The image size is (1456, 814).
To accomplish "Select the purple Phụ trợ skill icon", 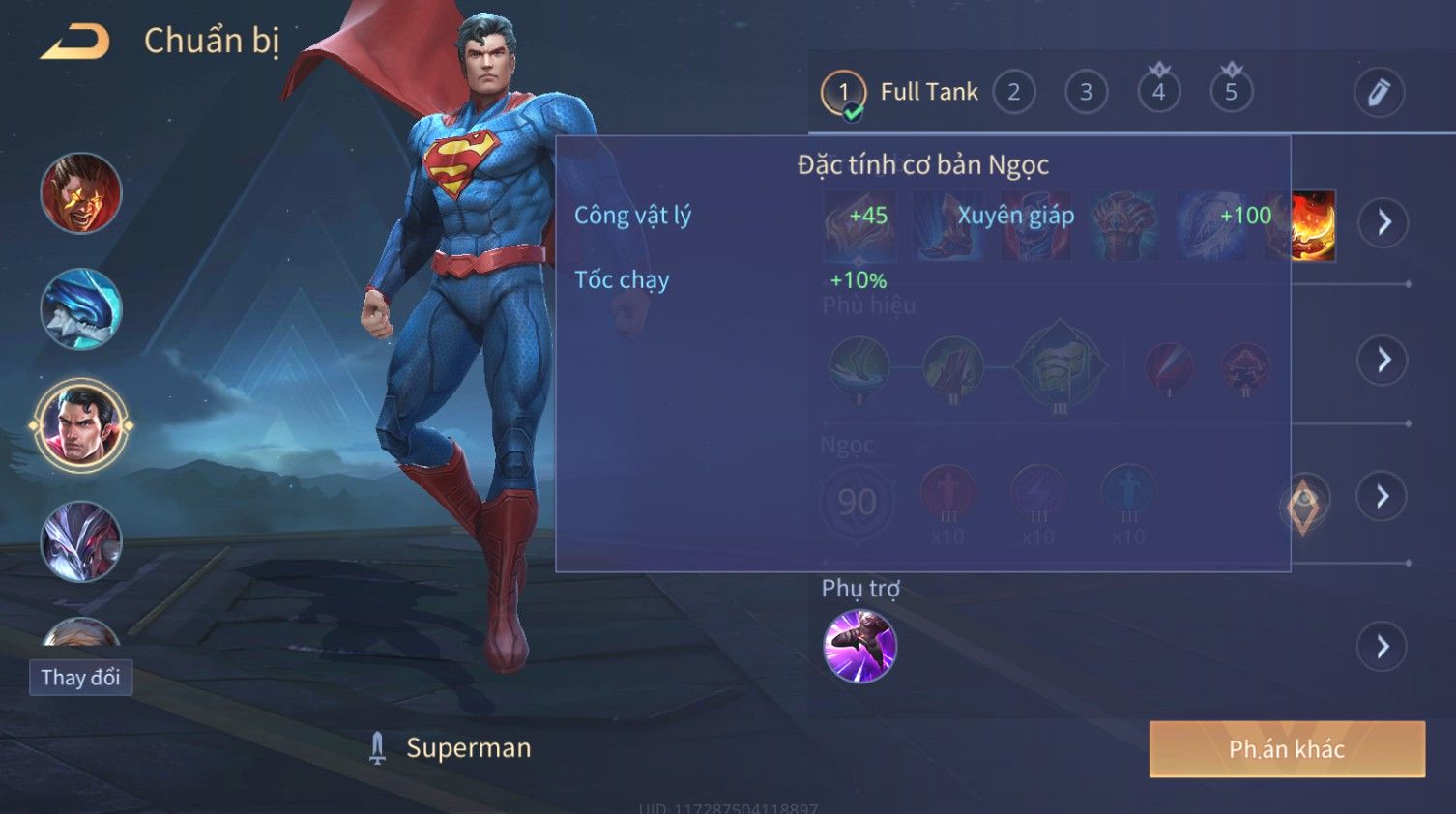I will 859,647.
